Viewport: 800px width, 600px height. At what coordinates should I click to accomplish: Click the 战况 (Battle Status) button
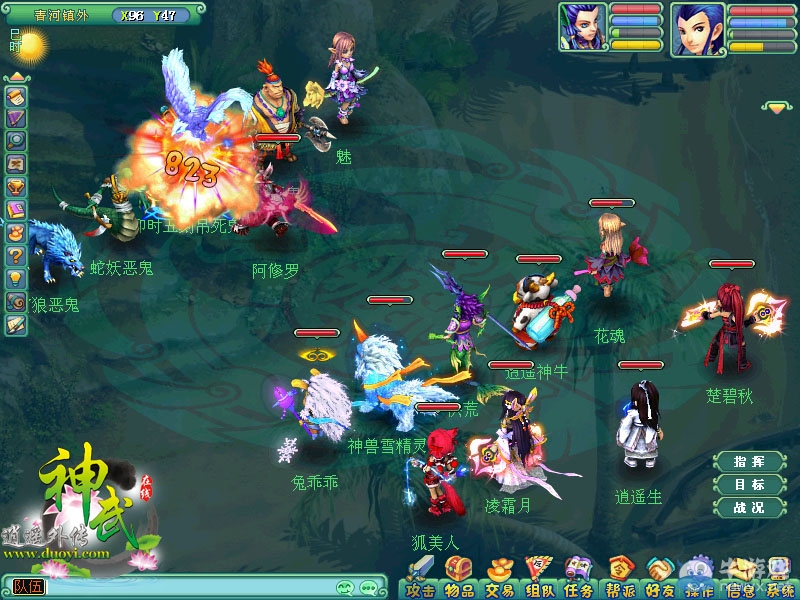(x=749, y=508)
